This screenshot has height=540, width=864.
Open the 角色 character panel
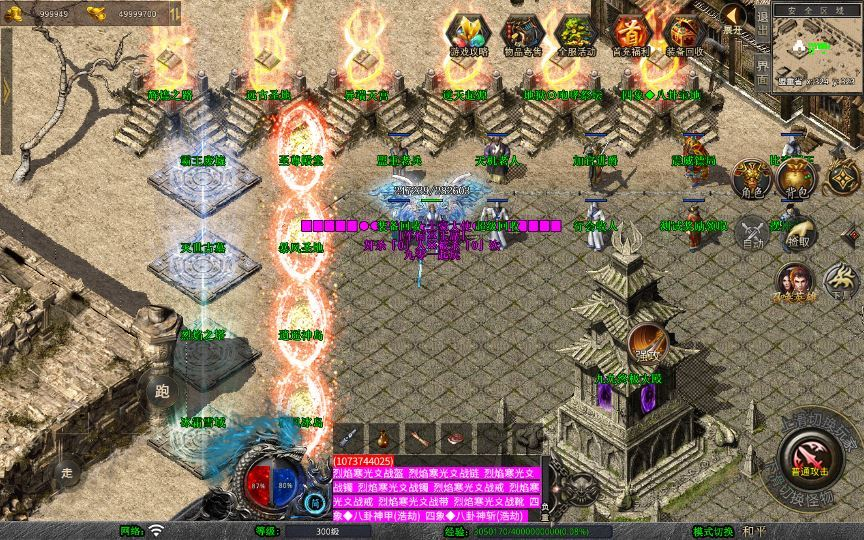pos(753,179)
